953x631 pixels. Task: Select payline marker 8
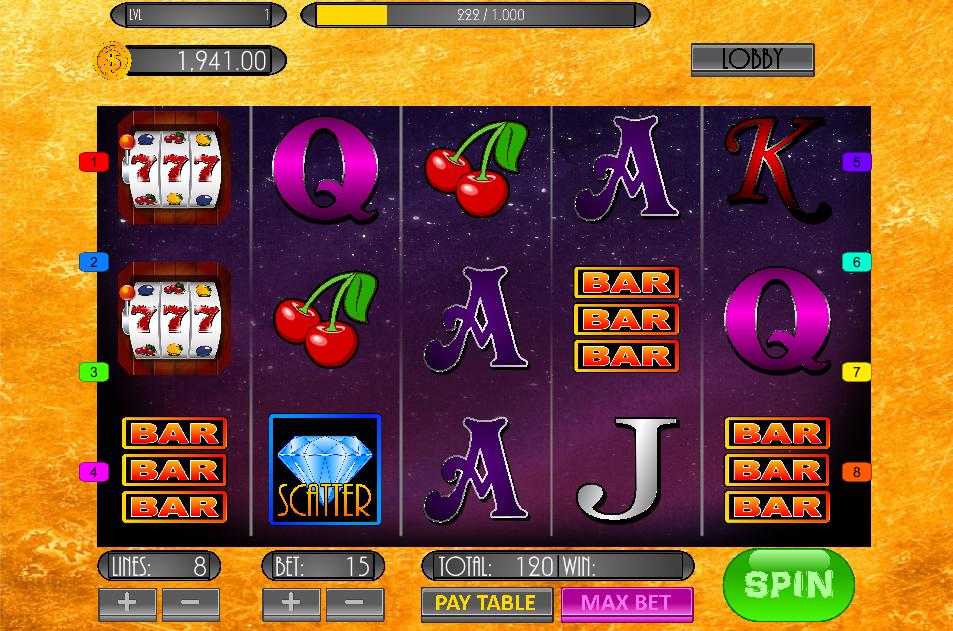(x=856, y=472)
